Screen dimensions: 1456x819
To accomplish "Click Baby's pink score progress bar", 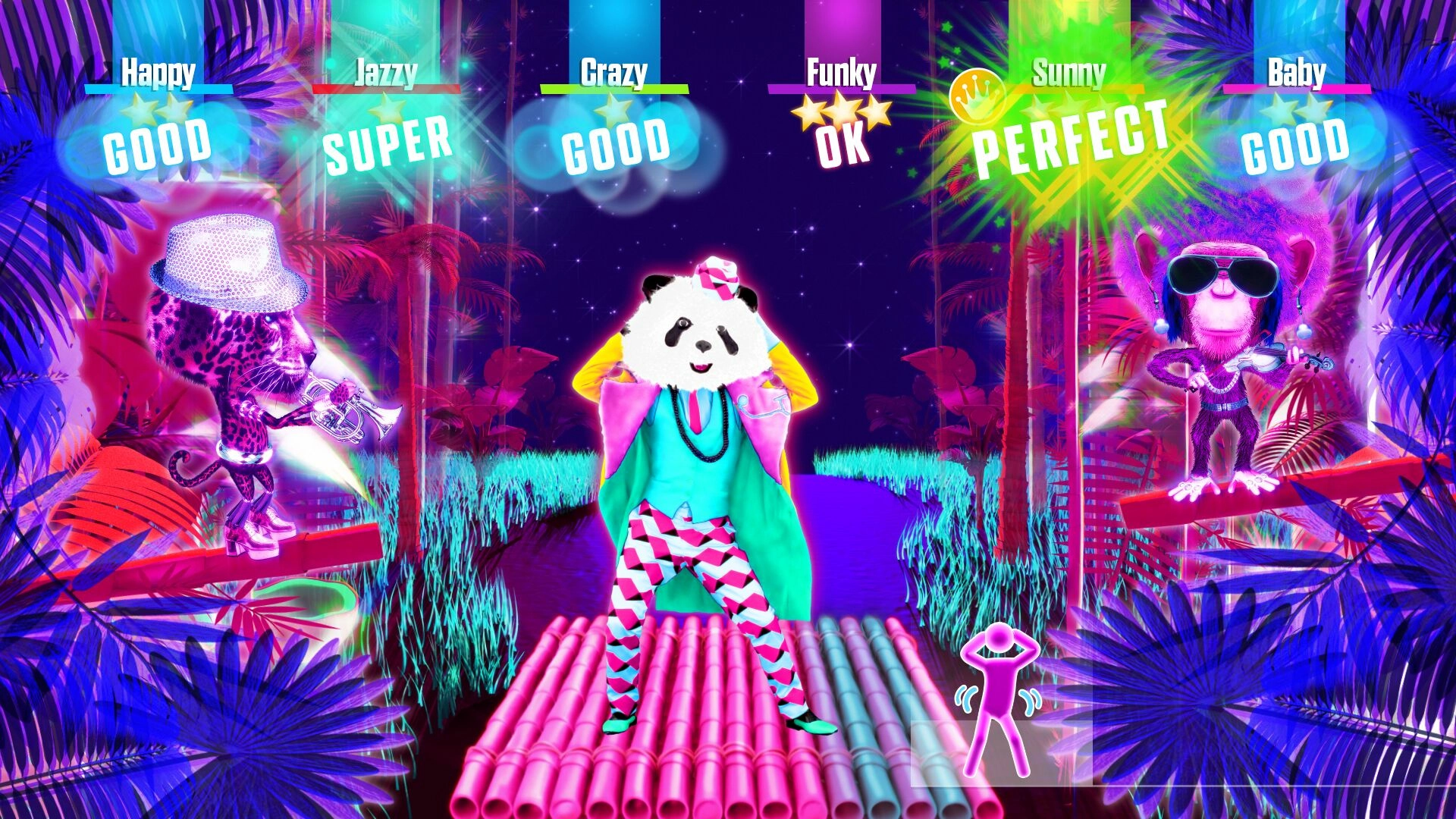I will point(1298,88).
